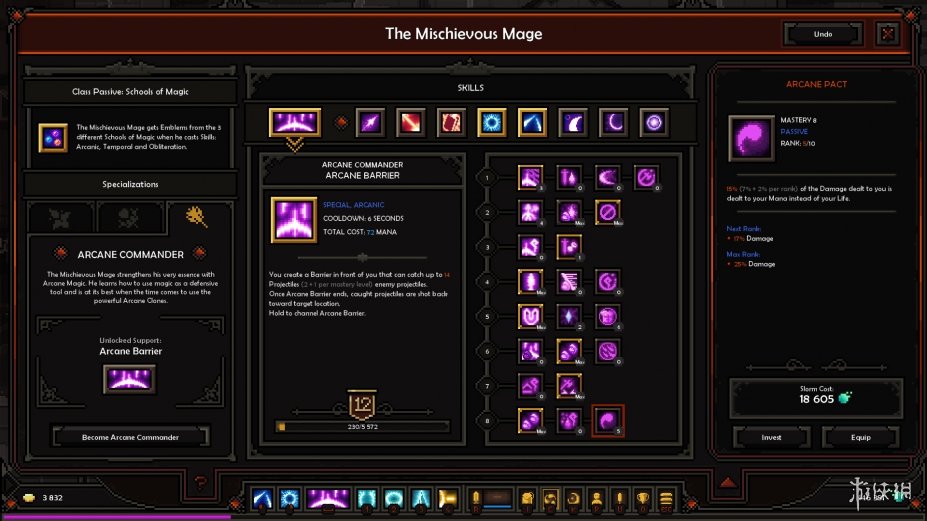Close the Mischievous Mage skill window
Screen dimensions: 927x521
pos(887,34)
